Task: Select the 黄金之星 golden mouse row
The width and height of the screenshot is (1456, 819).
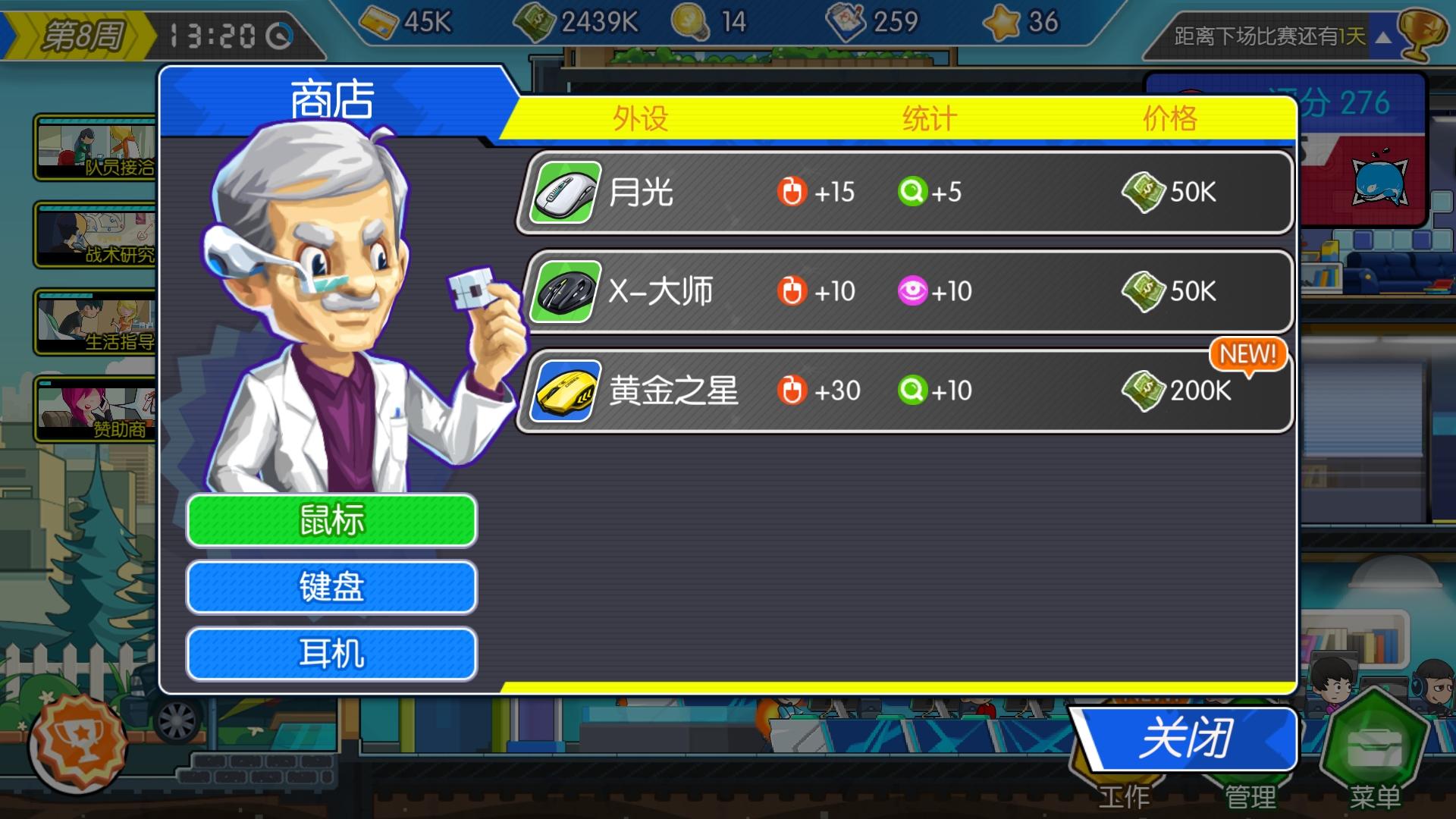Action: click(x=904, y=391)
